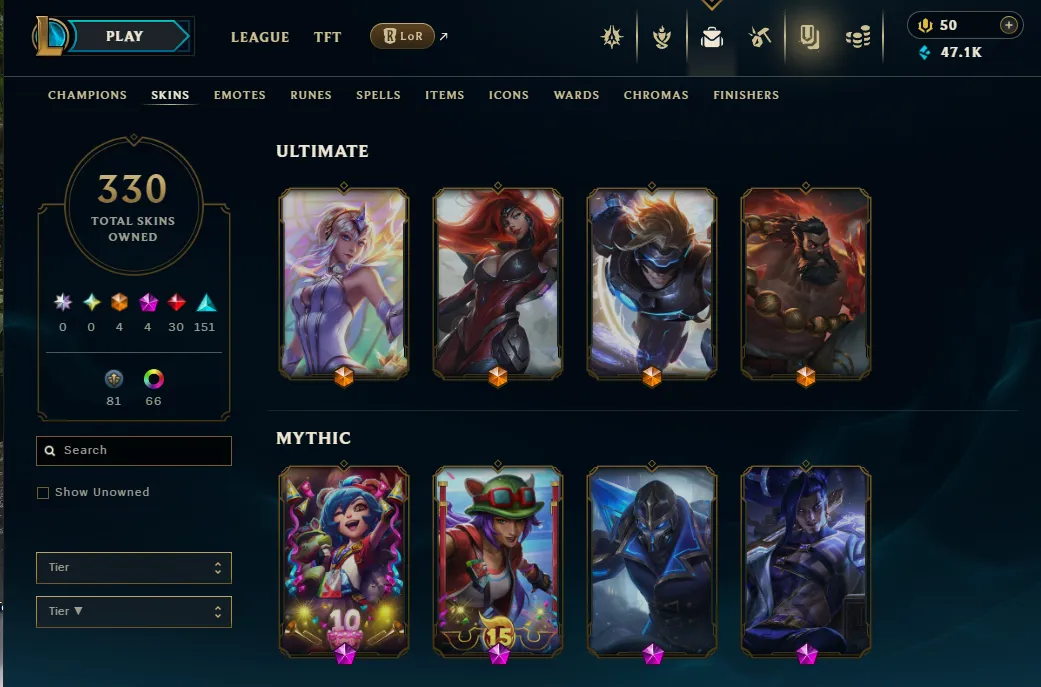The height and width of the screenshot is (687, 1041).
Task: Open the Loot hammer icon
Action: 760,38
